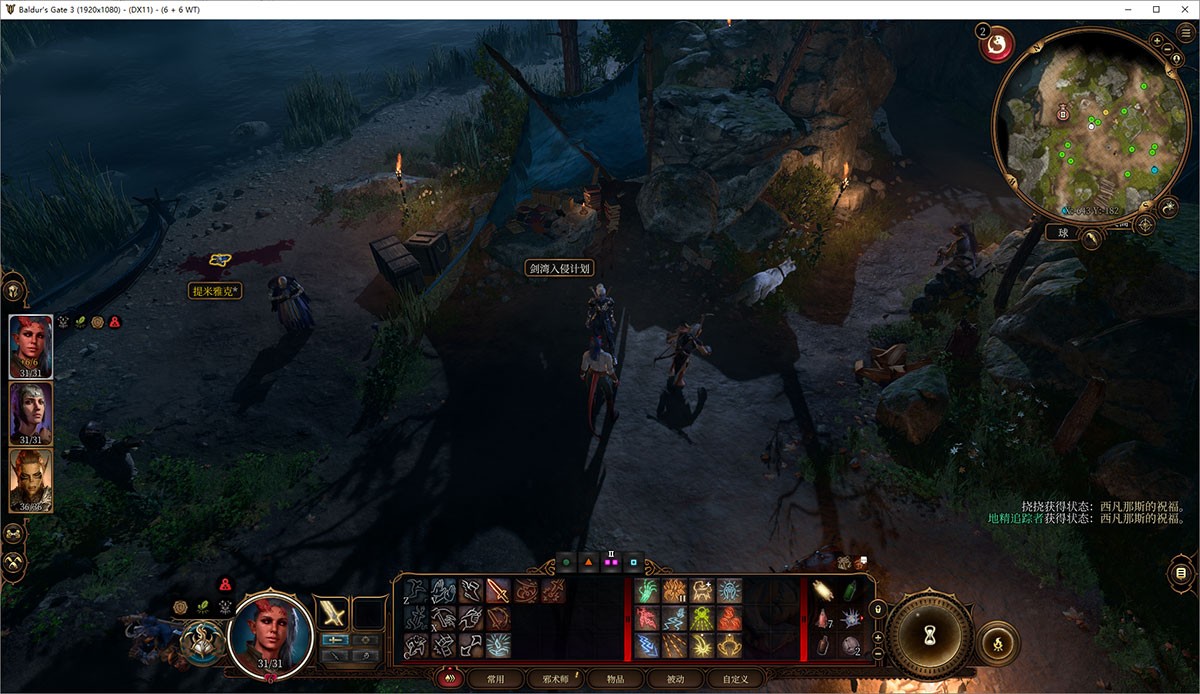
Task: Close the game window
Action: (1182, 9)
